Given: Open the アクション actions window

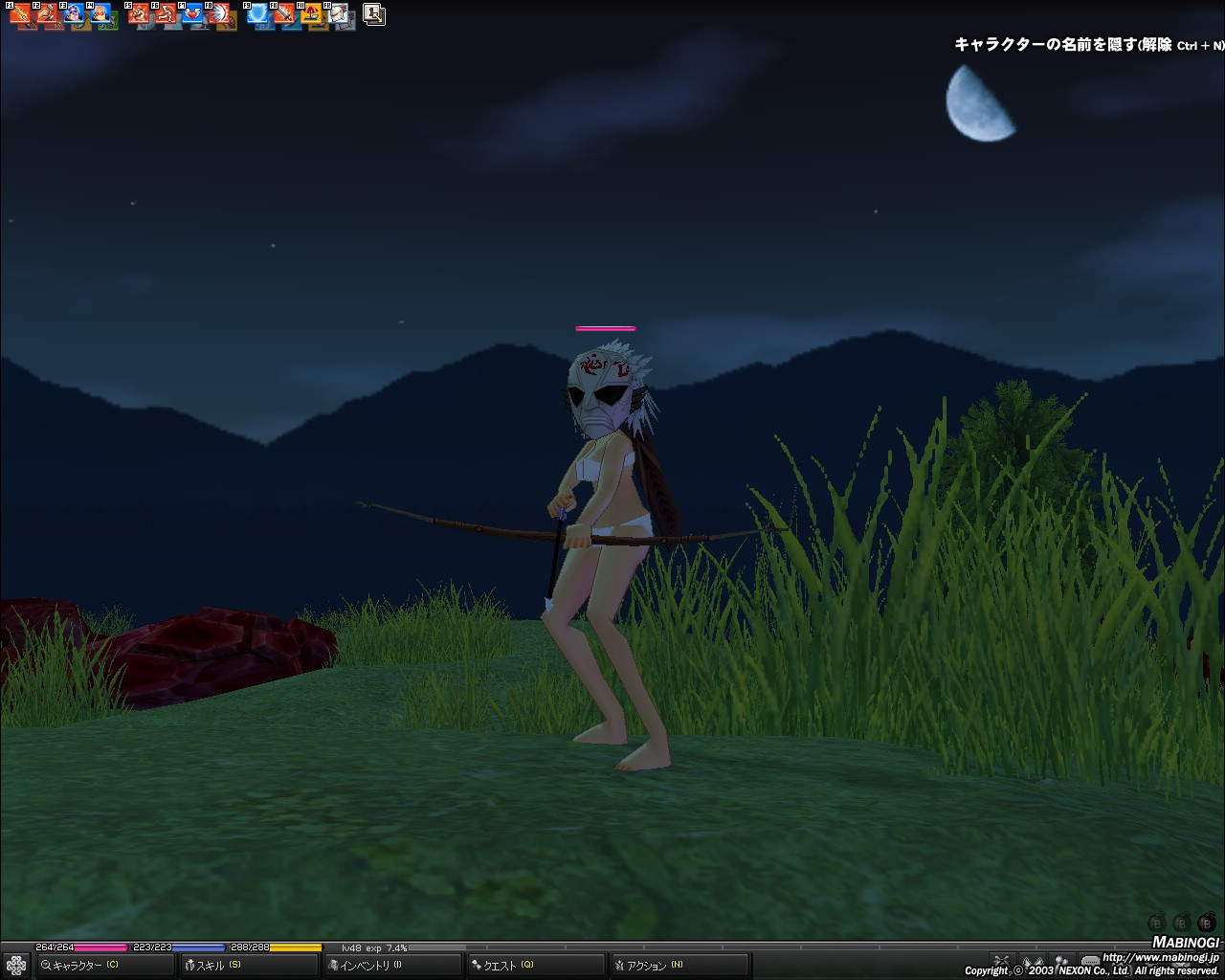Looking at the screenshot, I should (x=649, y=966).
